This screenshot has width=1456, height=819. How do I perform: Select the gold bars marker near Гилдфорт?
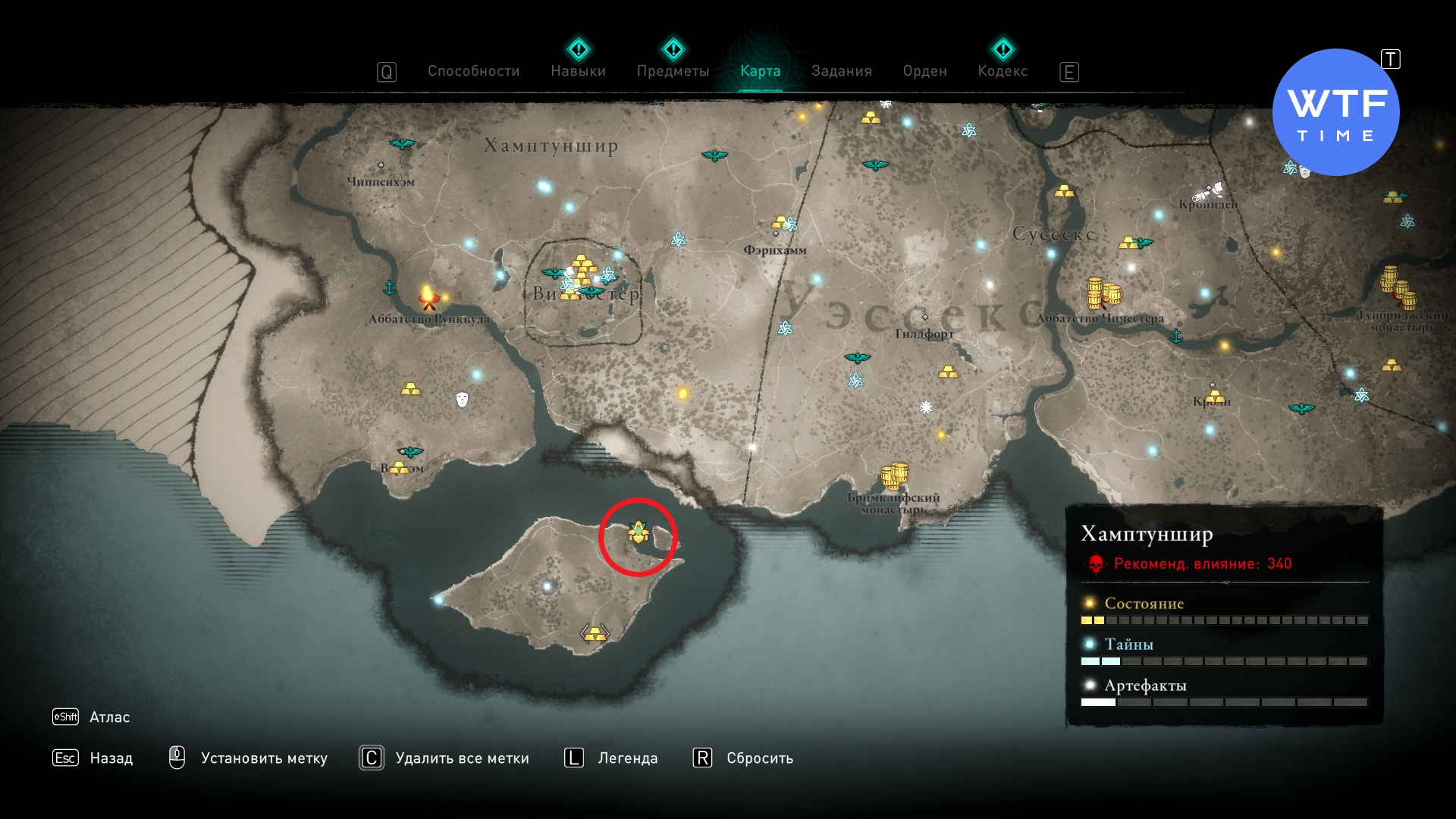point(948,372)
